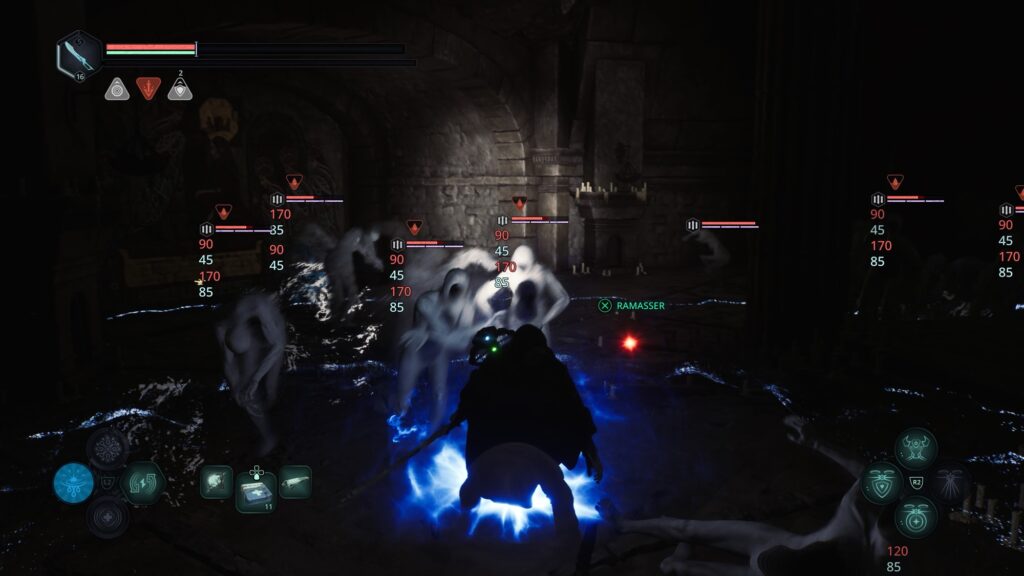The image size is (1024, 576).
Task: Activate the drone targeting reticle skill
Action: (x=916, y=518)
